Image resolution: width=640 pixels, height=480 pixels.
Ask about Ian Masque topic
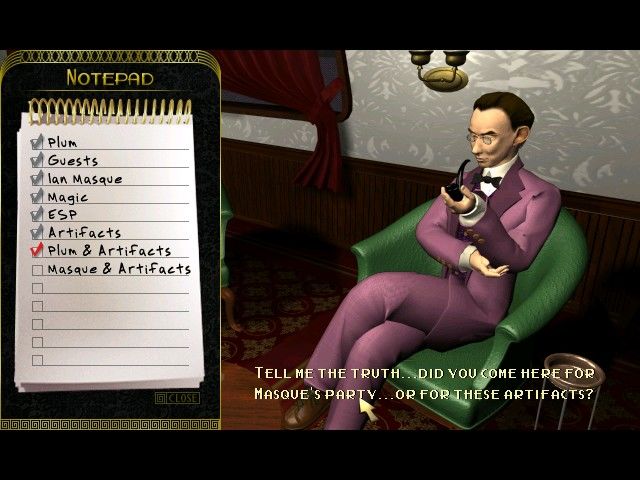[85, 179]
